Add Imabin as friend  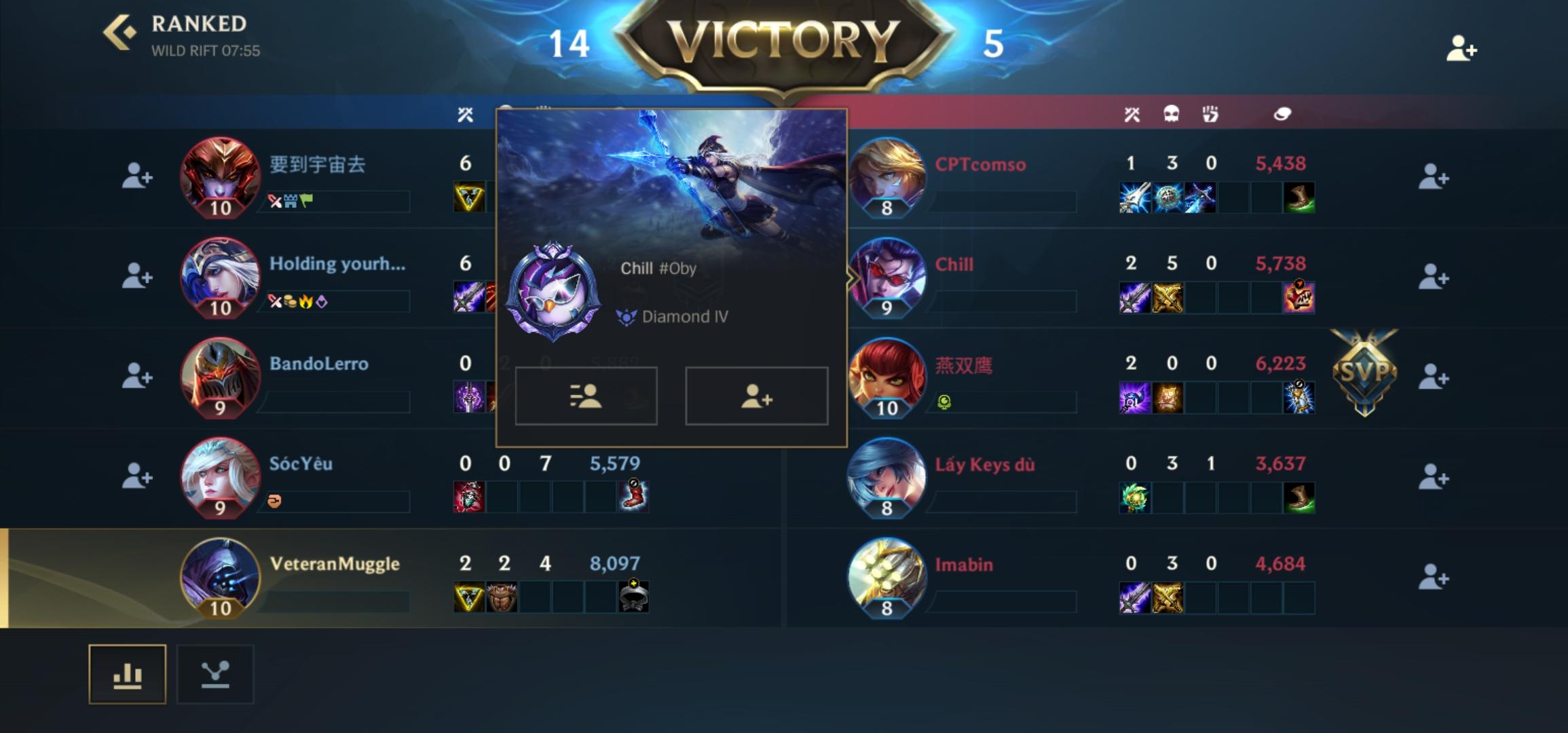1434,576
